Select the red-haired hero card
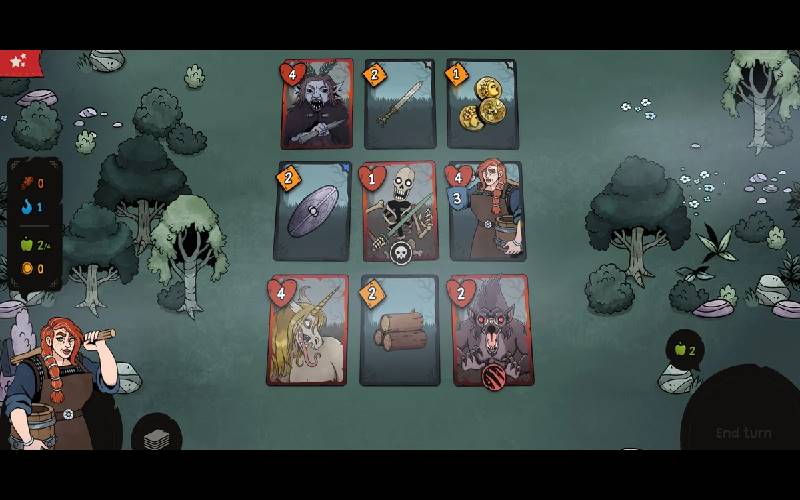800x500 pixels. pyautogui.click(x=486, y=212)
